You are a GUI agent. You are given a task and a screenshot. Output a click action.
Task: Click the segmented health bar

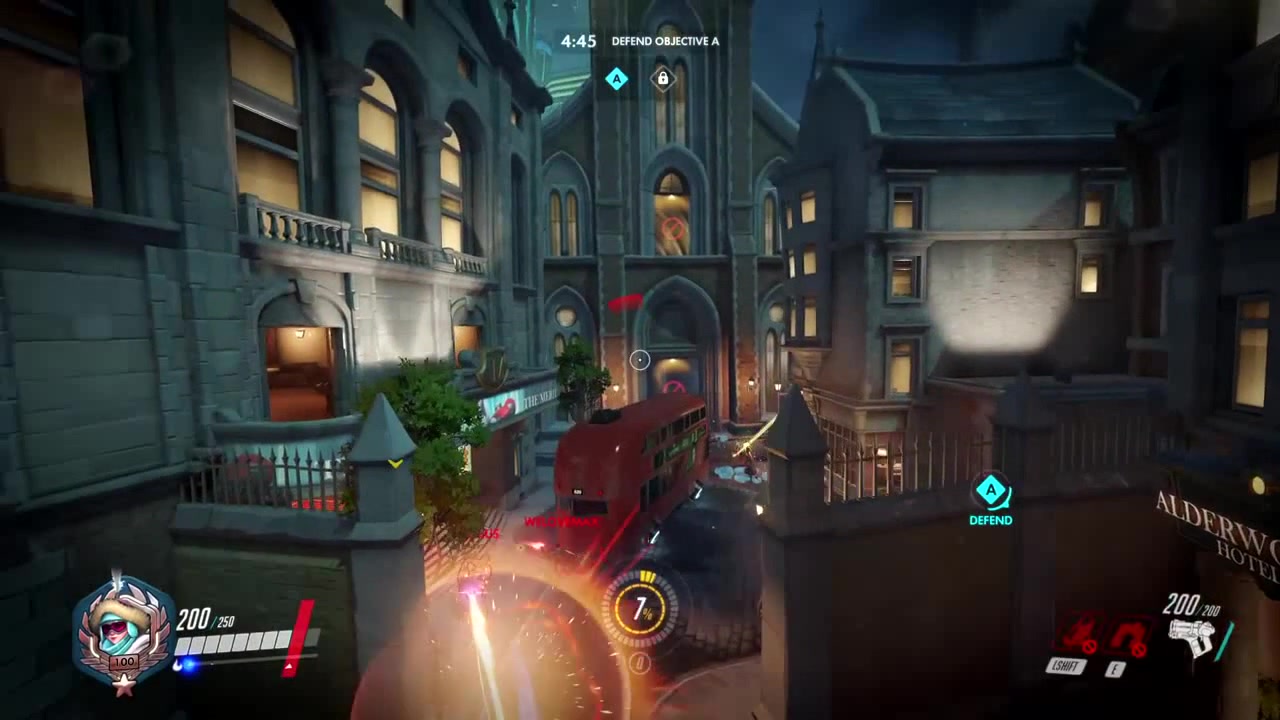[x=235, y=645]
